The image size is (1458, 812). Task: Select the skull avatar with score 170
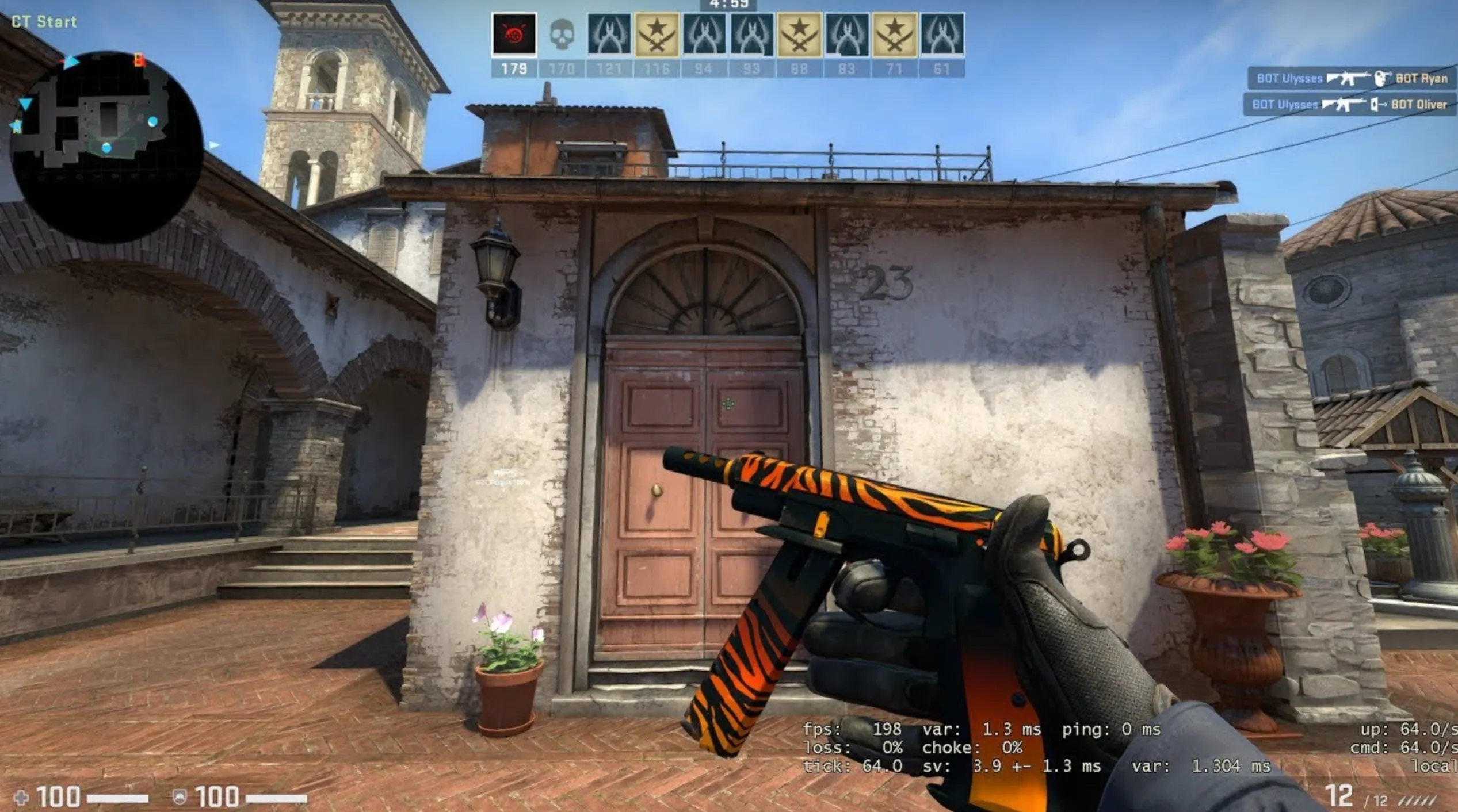562,35
